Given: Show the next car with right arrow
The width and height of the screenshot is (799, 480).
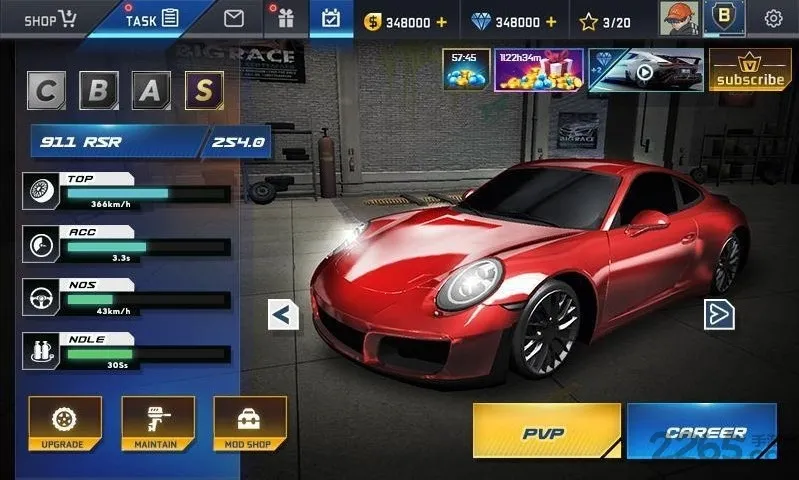Looking at the screenshot, I should coord(719,314).
